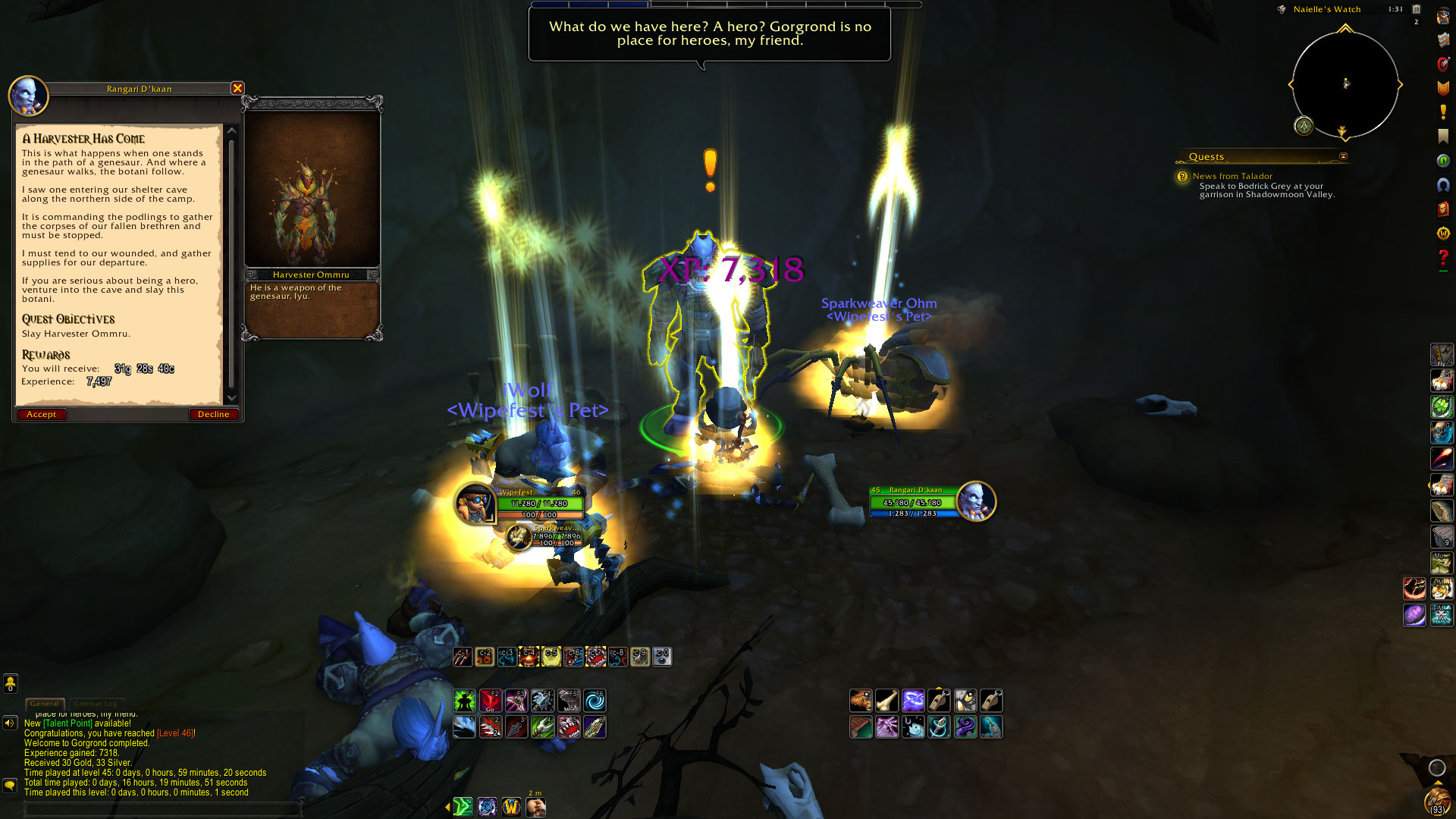Click the red question mark help icon
The height and width of the screenshot is (819, 1456).
pyautogui.click(x=1442, y=258)
